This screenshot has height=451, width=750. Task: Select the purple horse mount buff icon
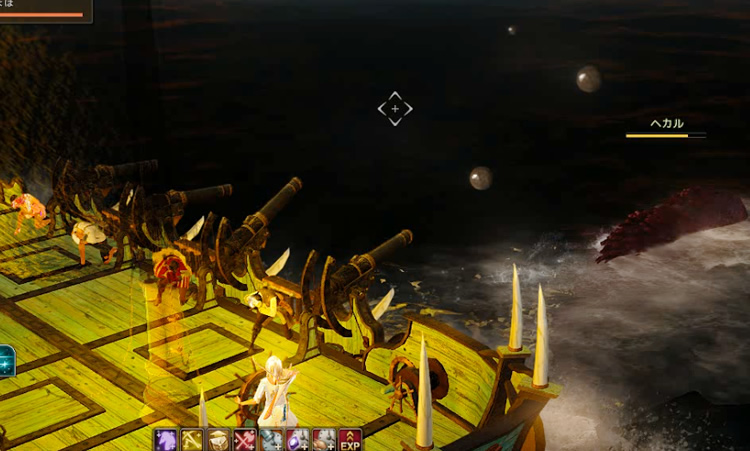(166, 440)
